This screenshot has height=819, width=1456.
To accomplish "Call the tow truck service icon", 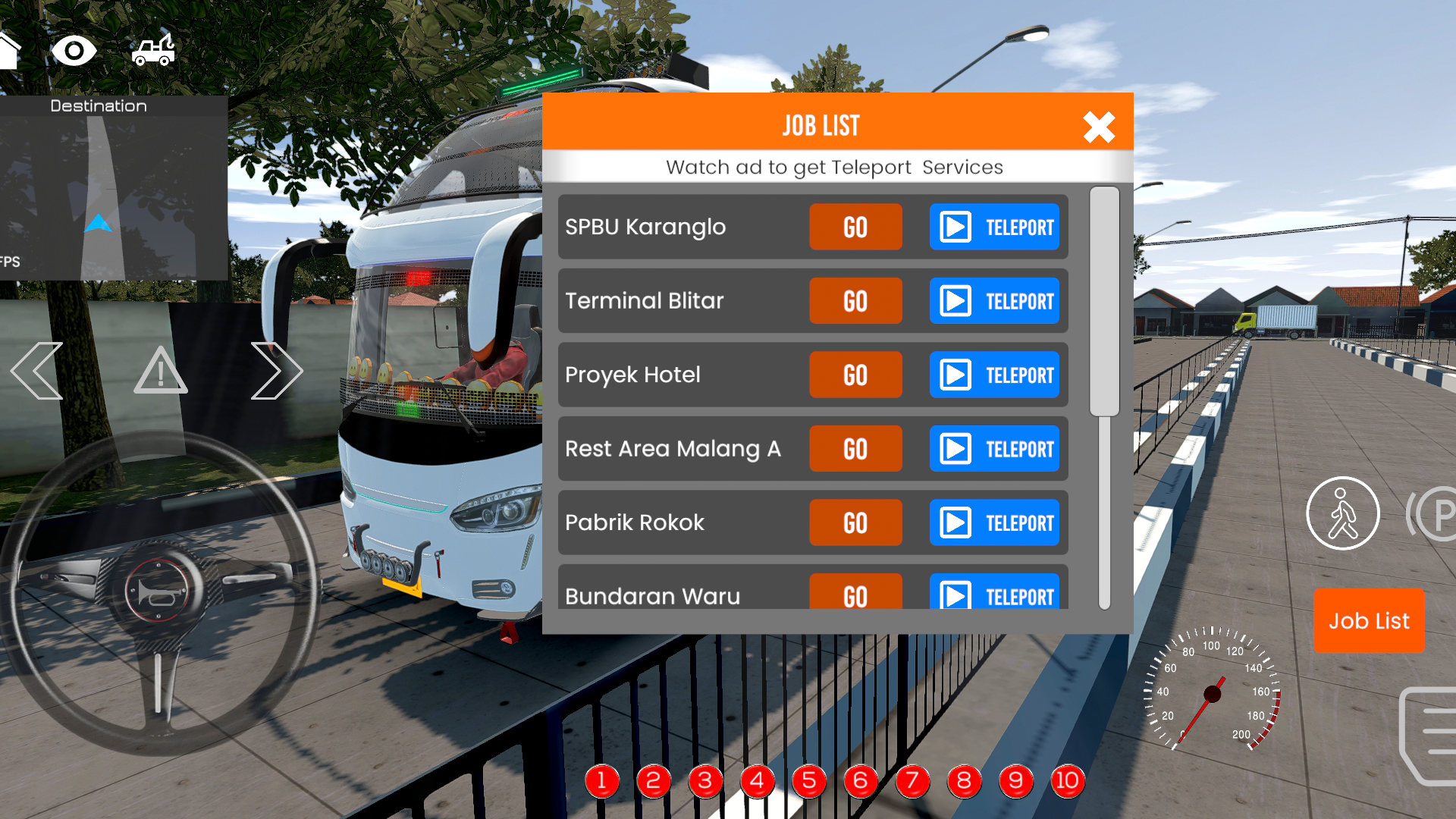I will click(154, 51).
